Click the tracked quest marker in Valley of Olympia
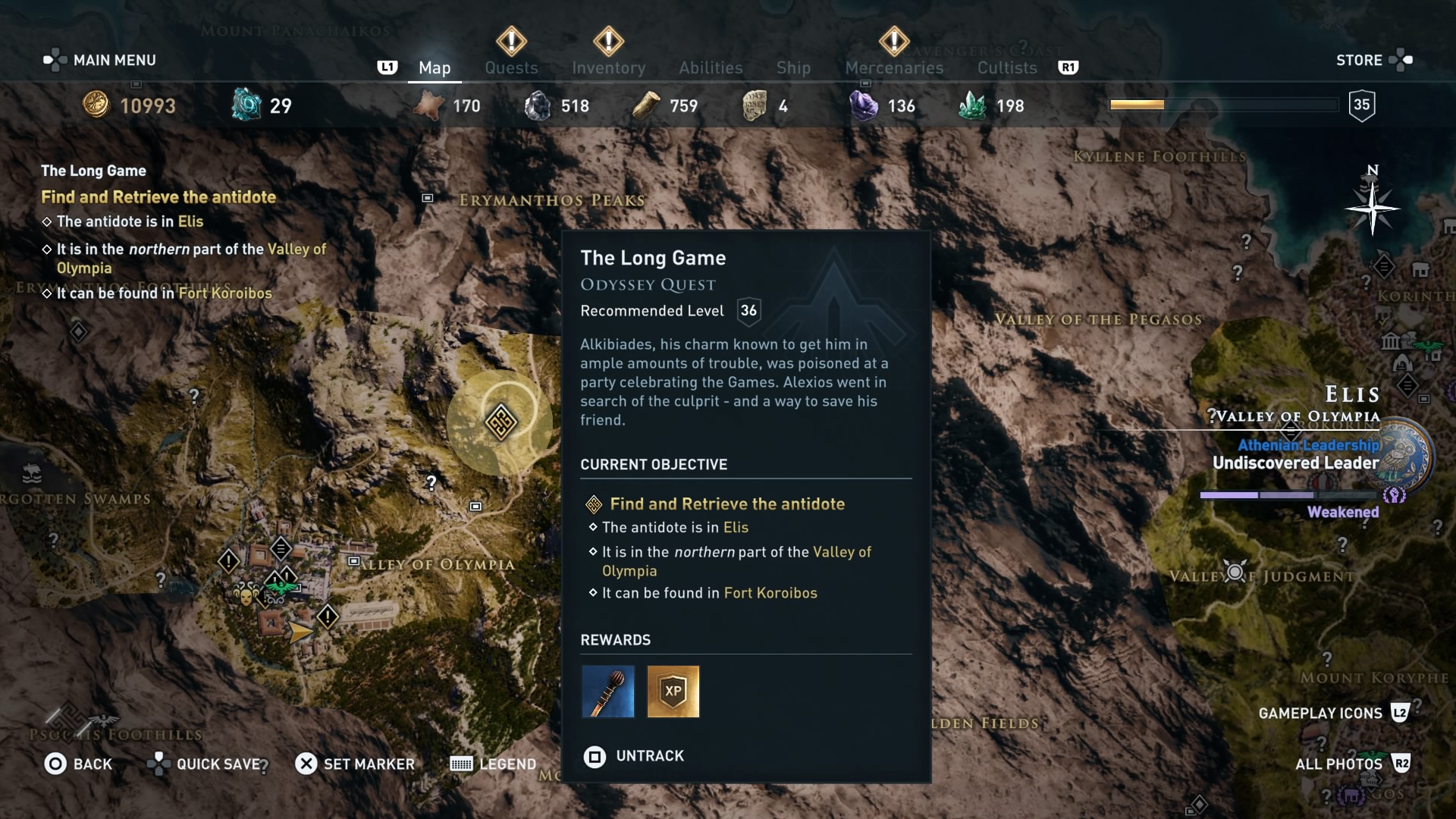The image size is (1456, 819). (x=500, y=422)
